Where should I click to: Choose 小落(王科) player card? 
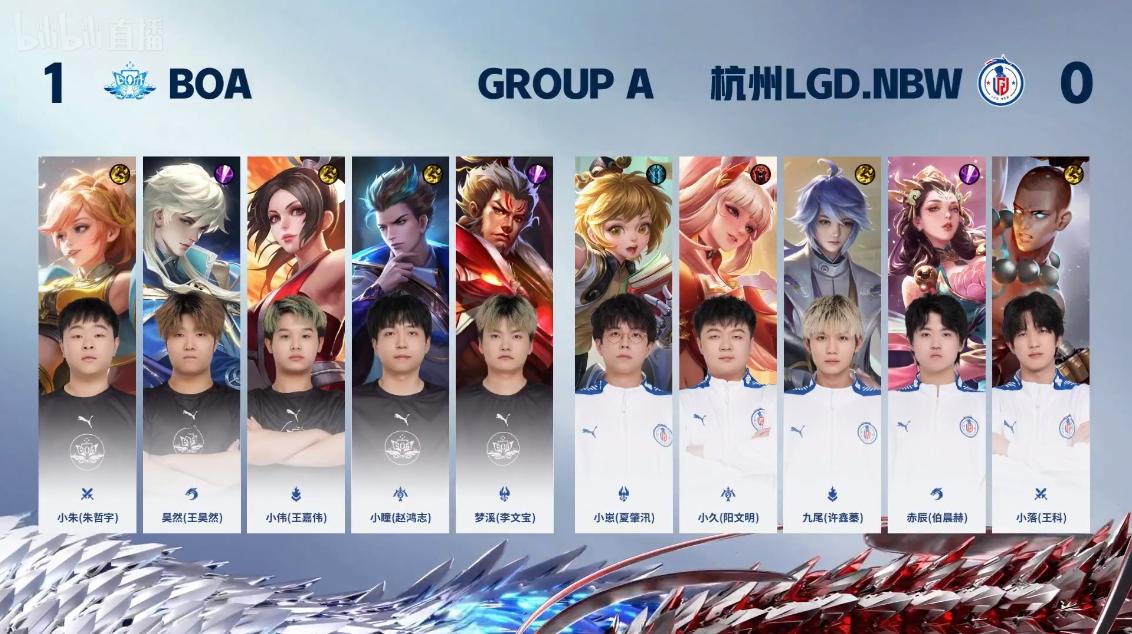click(x=1040, y=344)
